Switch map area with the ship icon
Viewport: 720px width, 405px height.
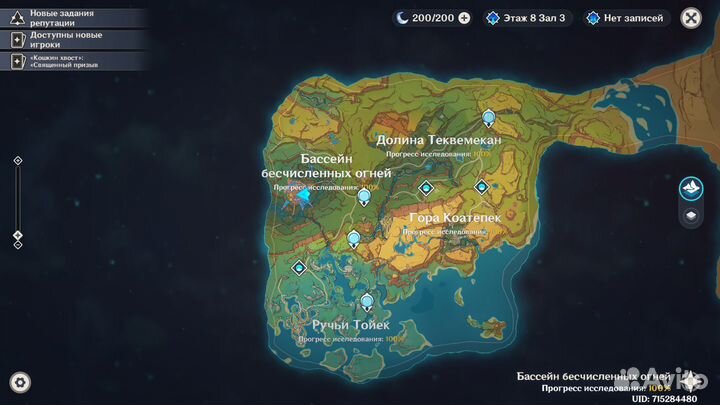(690, 188)
